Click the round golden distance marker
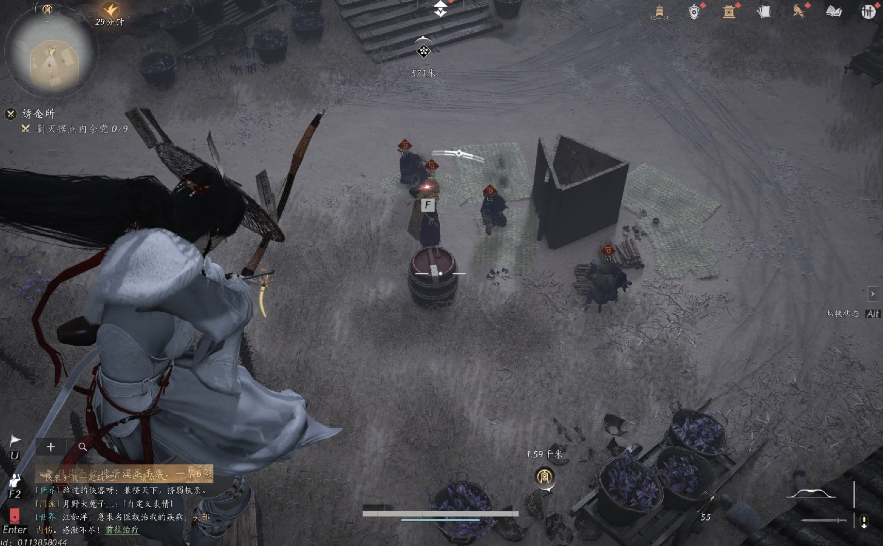 [545, 476]
